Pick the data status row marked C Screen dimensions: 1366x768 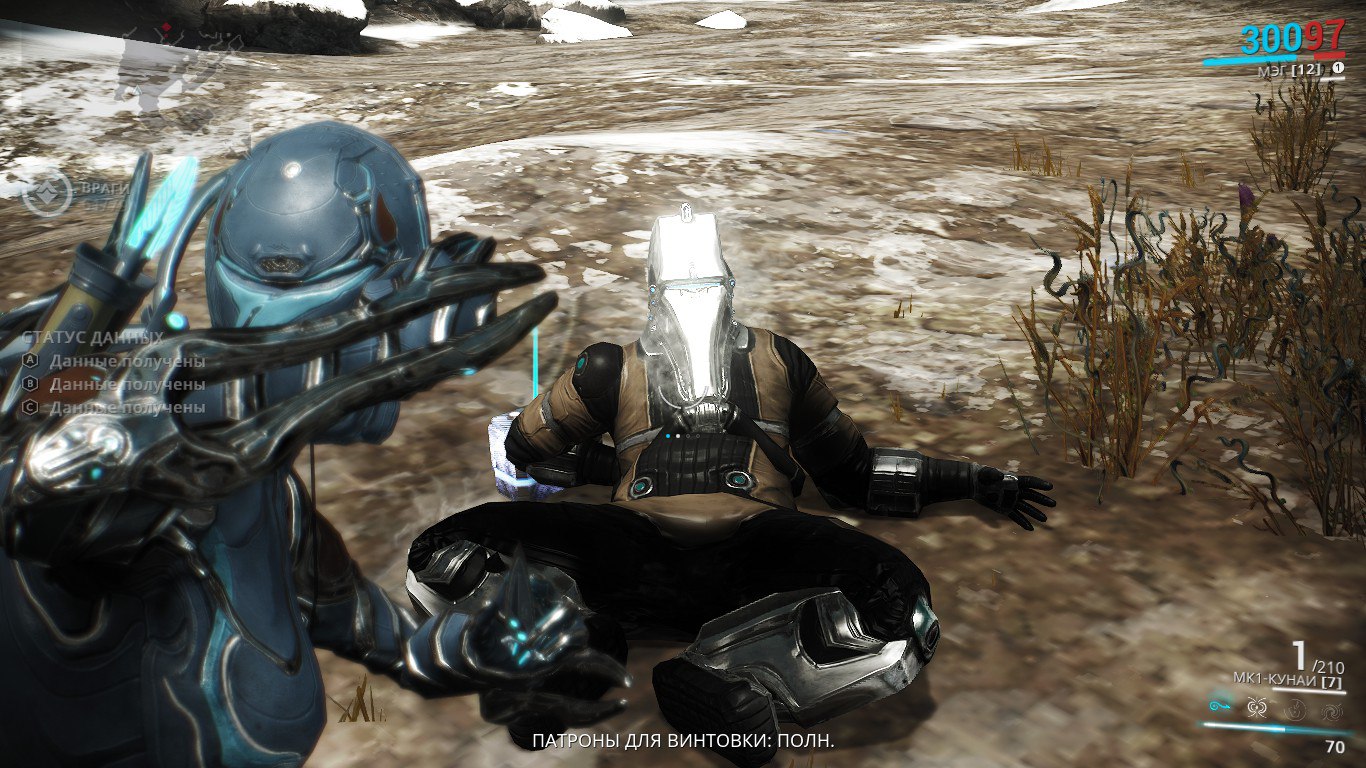[115, 407]
